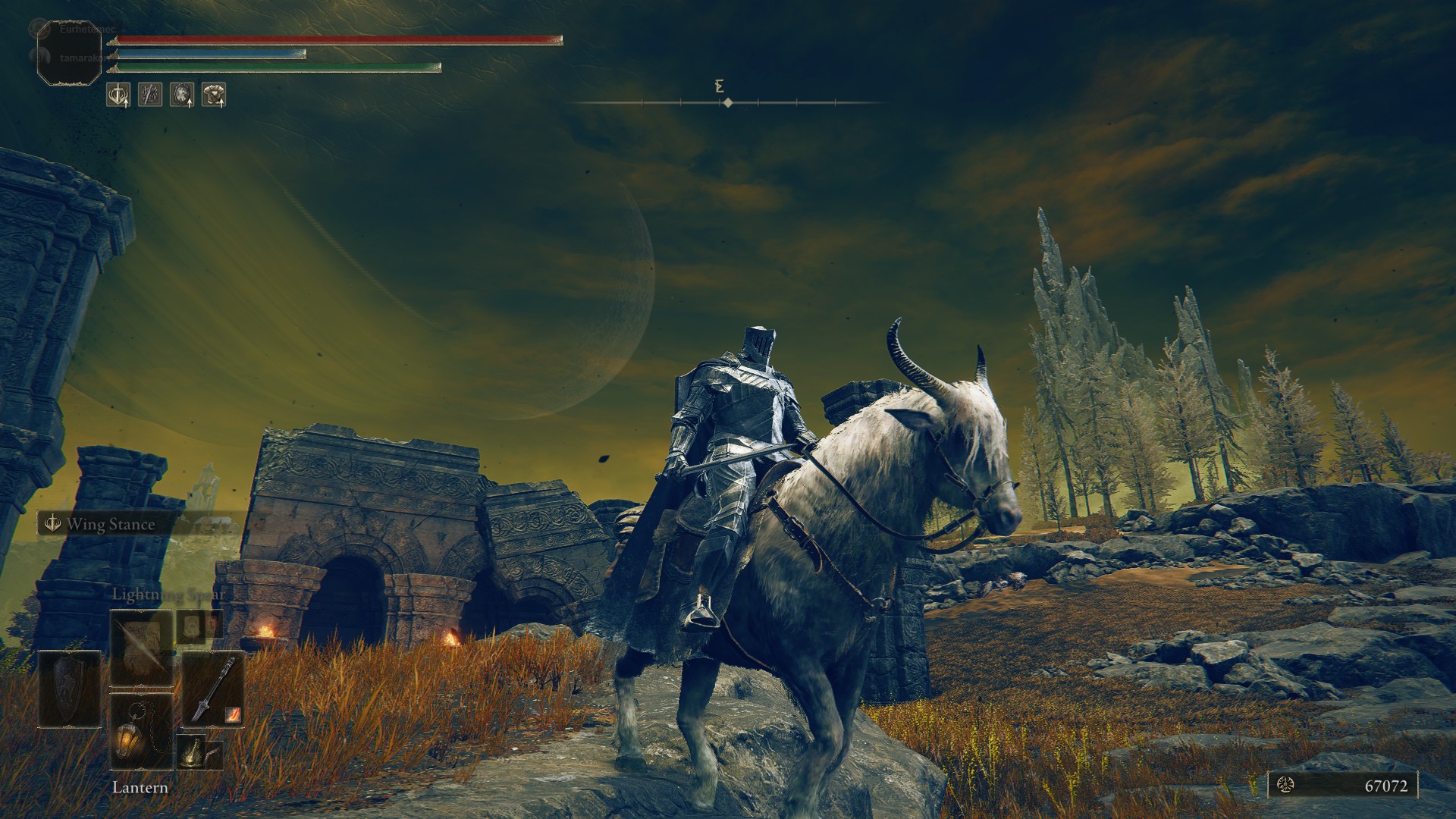Image resolution: width=1456 pixels, height=819 pixels.
Task: Inspect the round shield buff status icon
Action: tap(181, 95)
